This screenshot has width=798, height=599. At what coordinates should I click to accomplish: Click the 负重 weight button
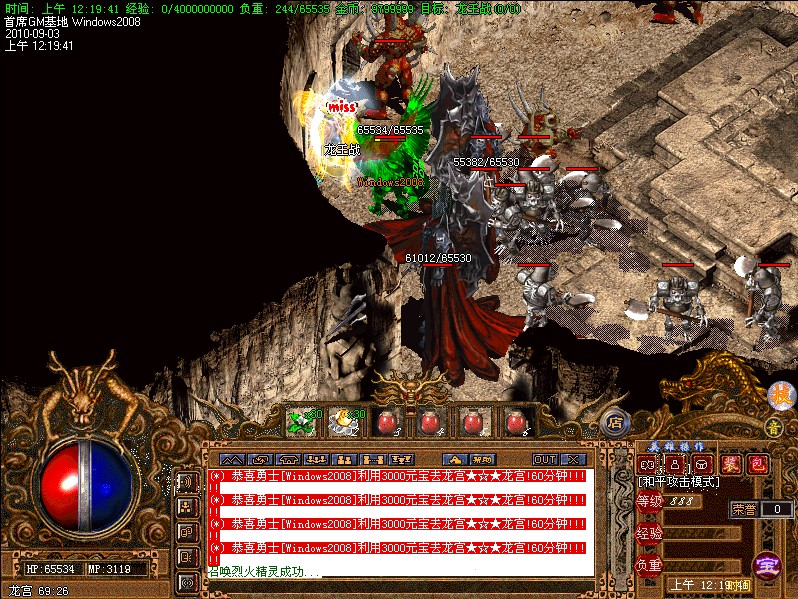tap(650, 565)
